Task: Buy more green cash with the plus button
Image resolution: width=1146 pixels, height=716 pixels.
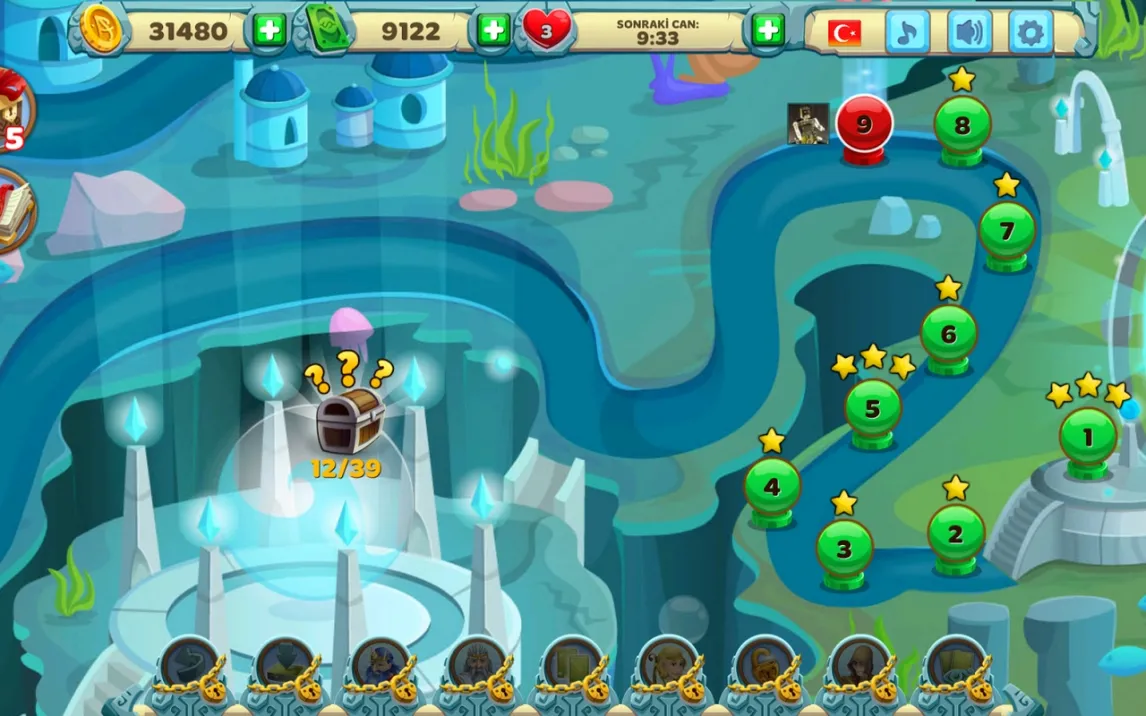Action: (x=493, y=30)
